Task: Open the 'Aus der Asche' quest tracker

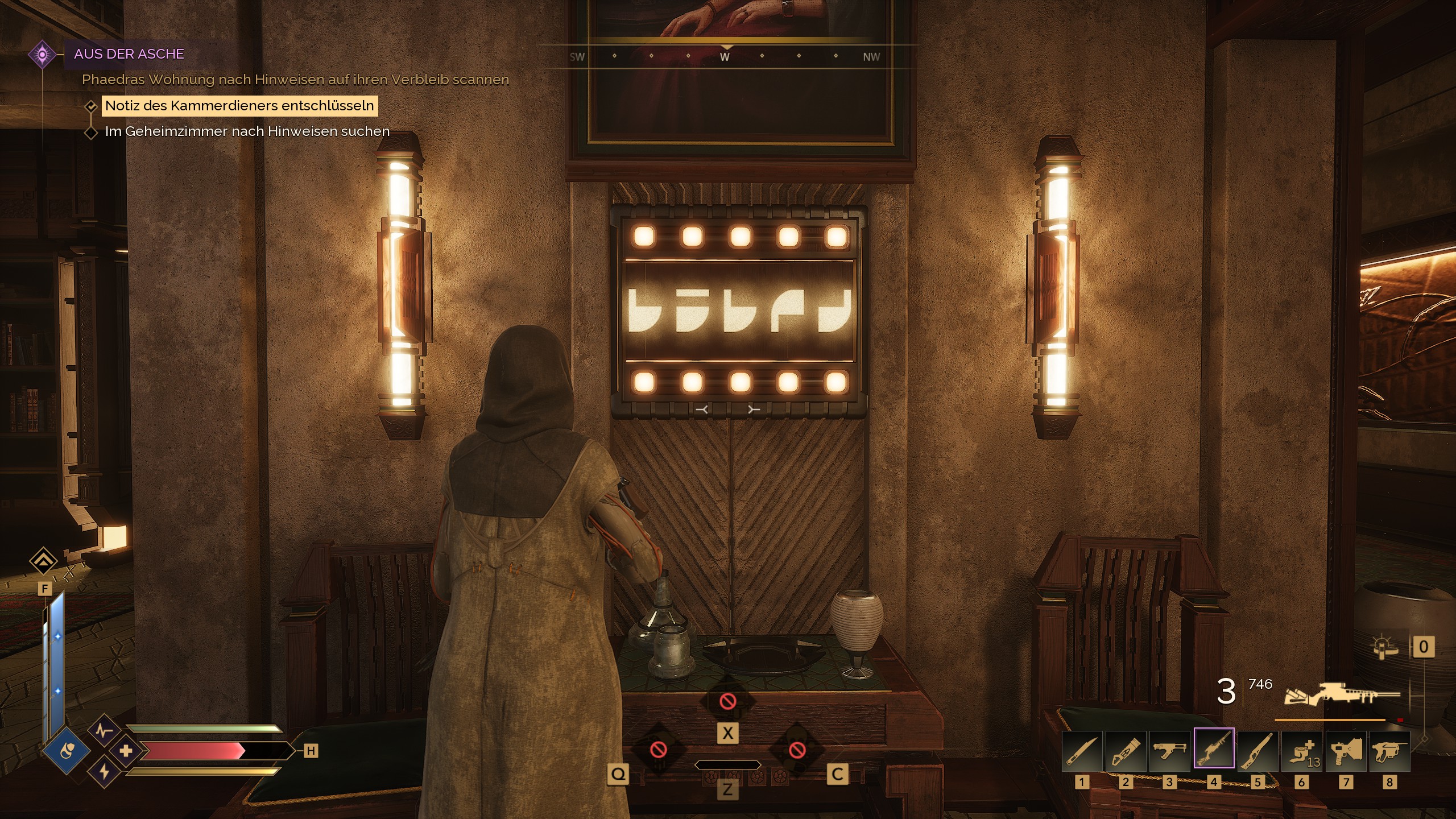Action: (x=129, y=54)
